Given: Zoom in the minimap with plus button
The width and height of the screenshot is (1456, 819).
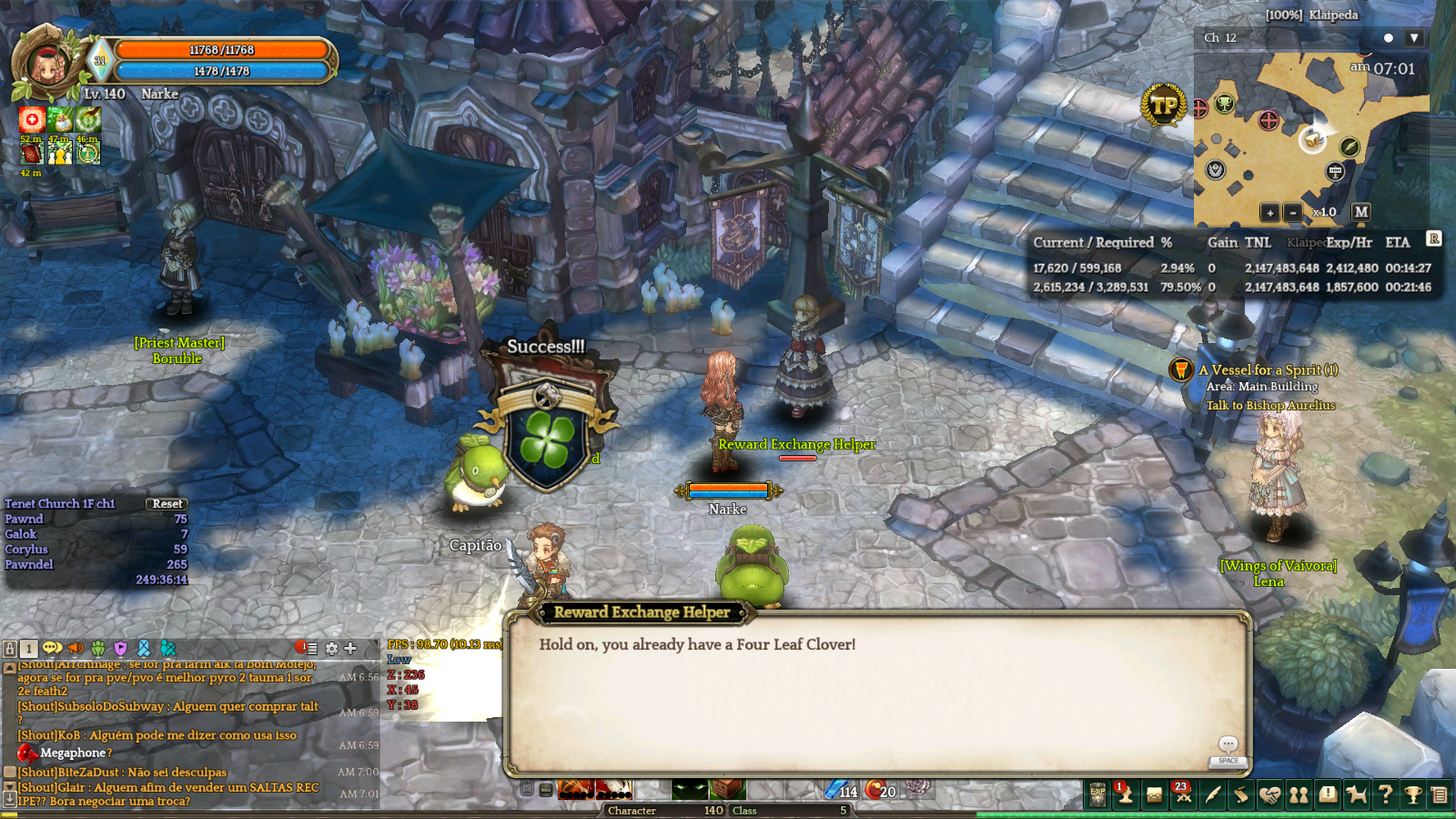Looking at the screenshot, I should tap(1270, 213).
